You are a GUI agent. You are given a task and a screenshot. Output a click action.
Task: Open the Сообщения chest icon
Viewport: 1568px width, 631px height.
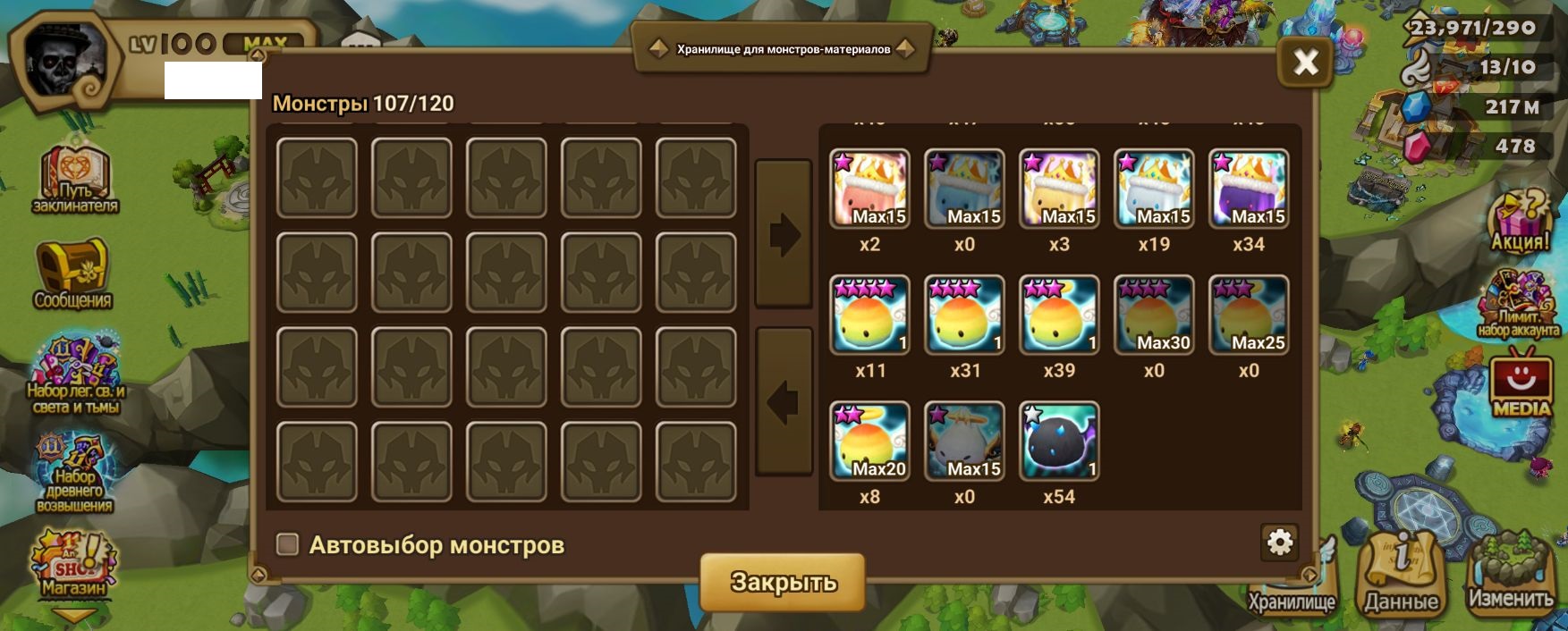[x=72, y=273]
